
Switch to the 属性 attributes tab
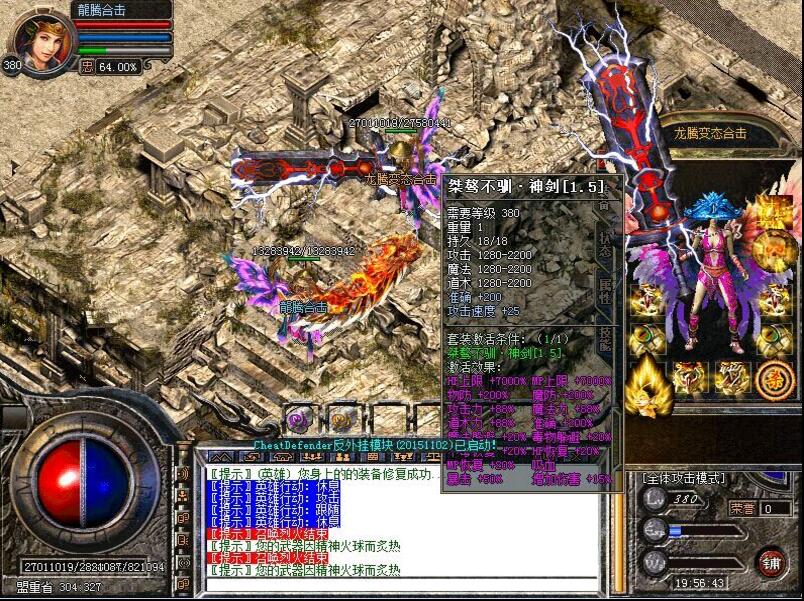click(604, 292)
